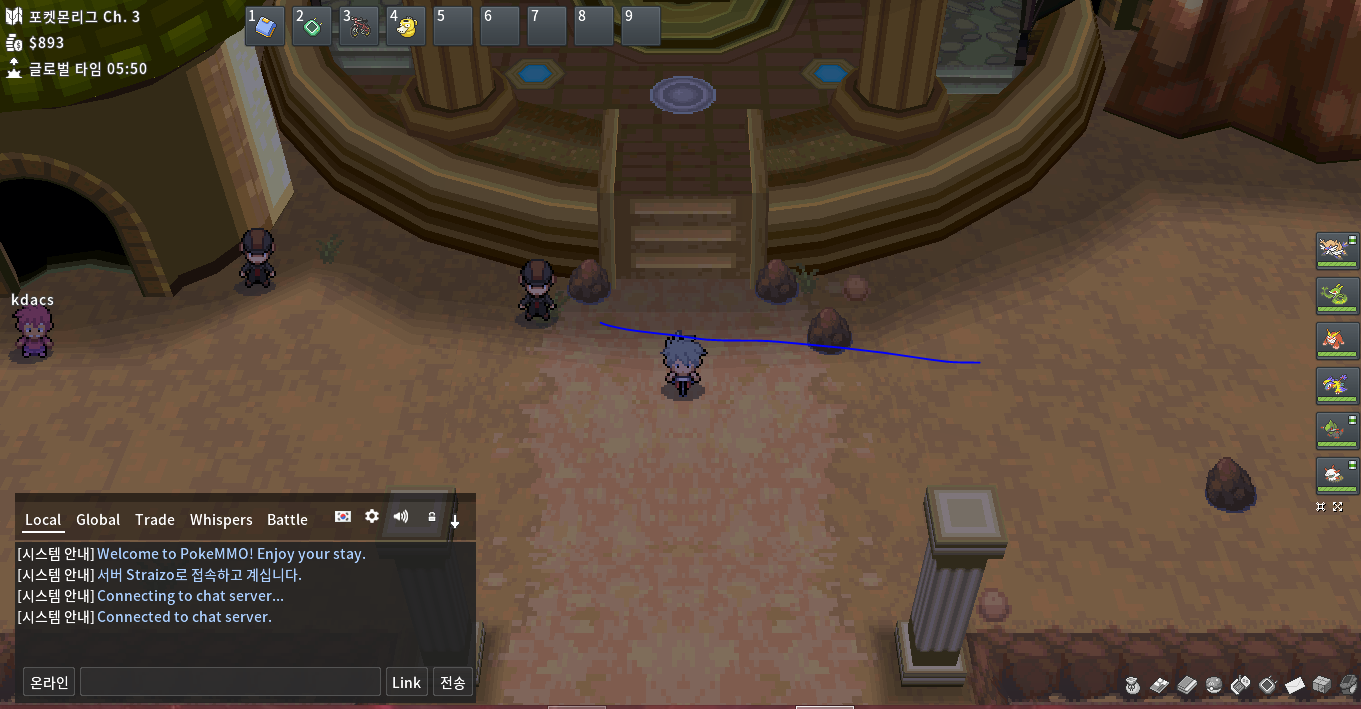Screen dimensions: 1361x709
Task: Open the Trade chat tab
Action: tap(155, 520)
